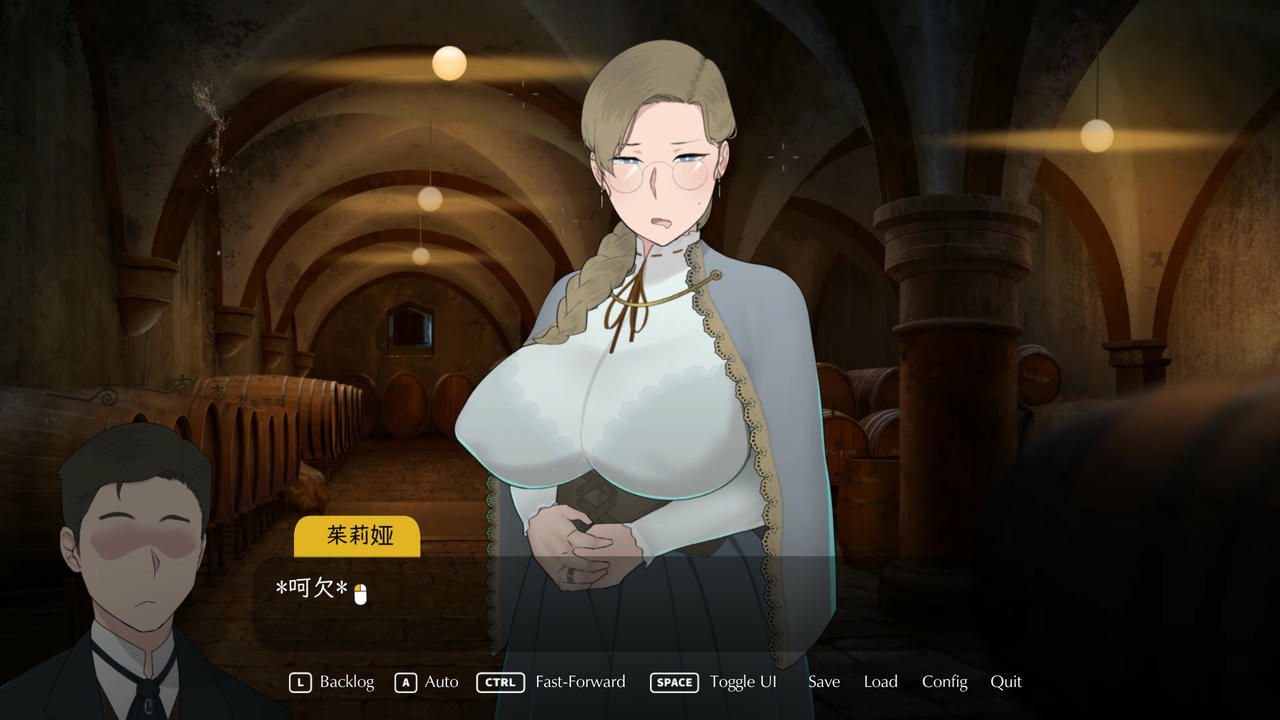This screenshot has height=720, width=1280.
Task: Click the mouse click-to-continue indicator
Action: pos(358,591)
